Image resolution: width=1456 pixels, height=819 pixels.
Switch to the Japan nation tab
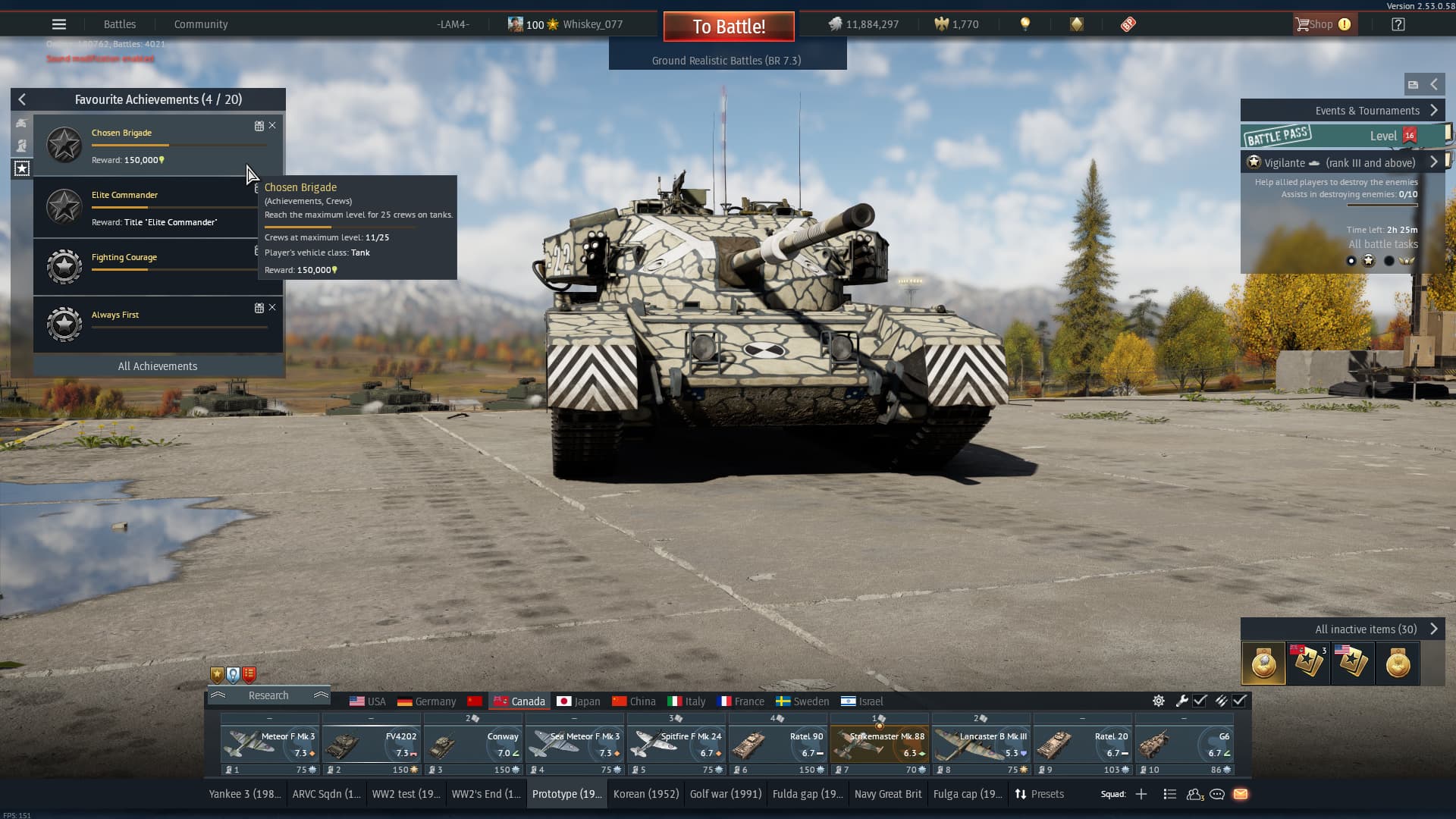click(x=579, y=701)
